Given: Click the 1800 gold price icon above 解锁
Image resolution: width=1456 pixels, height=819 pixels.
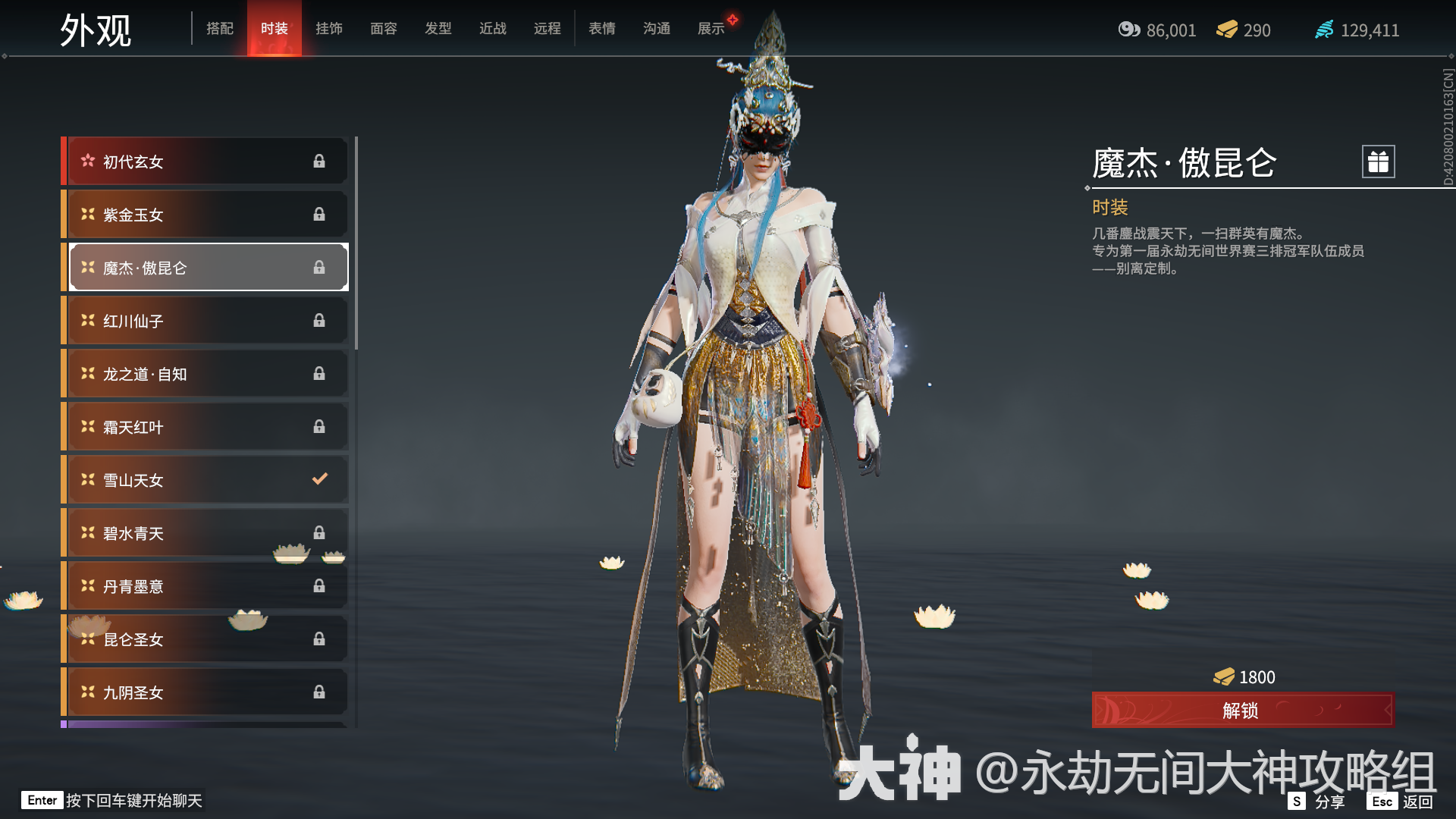Looking at the screenshot, I should 1224,676.
